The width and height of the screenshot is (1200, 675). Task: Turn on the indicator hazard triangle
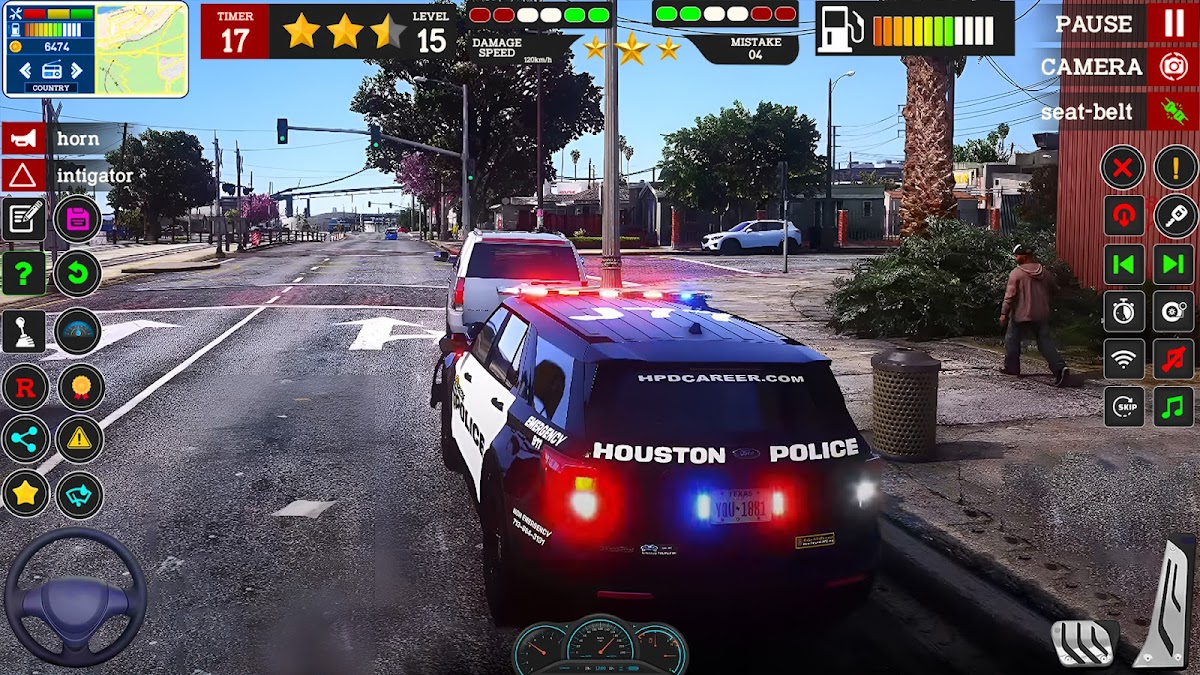click(24, 176)
